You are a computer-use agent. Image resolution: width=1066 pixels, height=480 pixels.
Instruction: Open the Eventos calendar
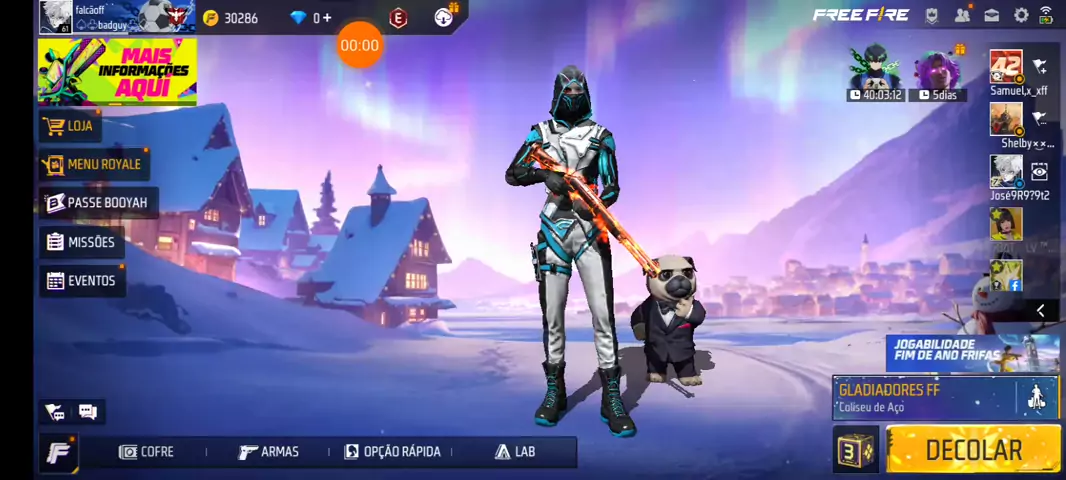click(x=81, y=281)
